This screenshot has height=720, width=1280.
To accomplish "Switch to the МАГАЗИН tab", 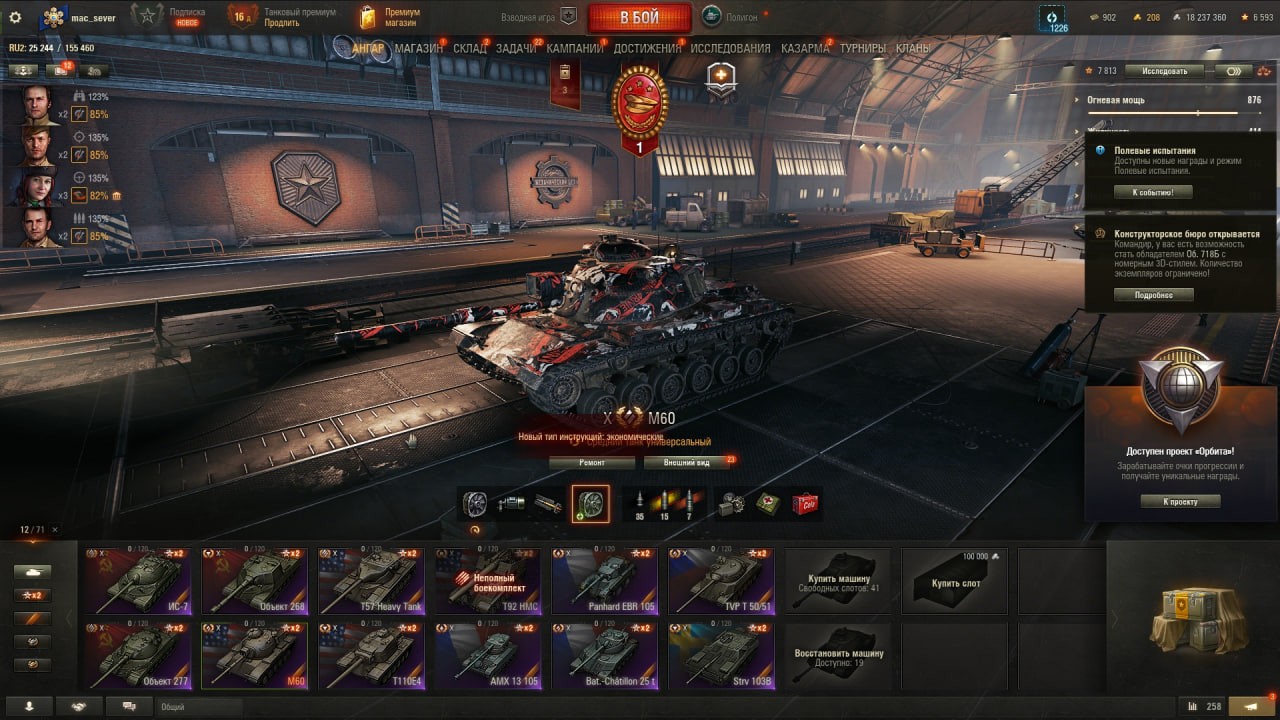I will tap(418, 48).
